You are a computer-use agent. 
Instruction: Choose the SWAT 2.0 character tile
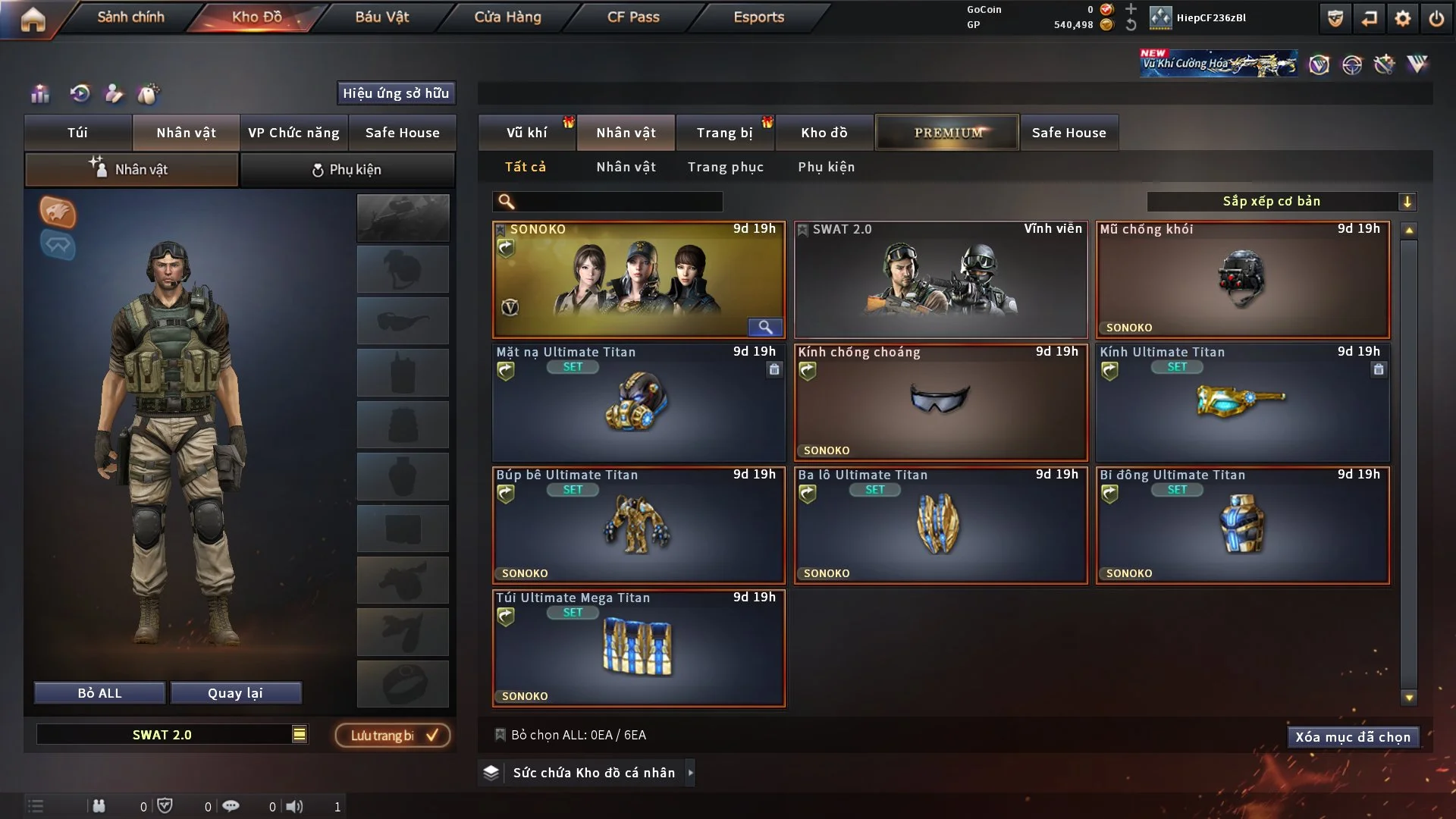[x=940, y=280]
